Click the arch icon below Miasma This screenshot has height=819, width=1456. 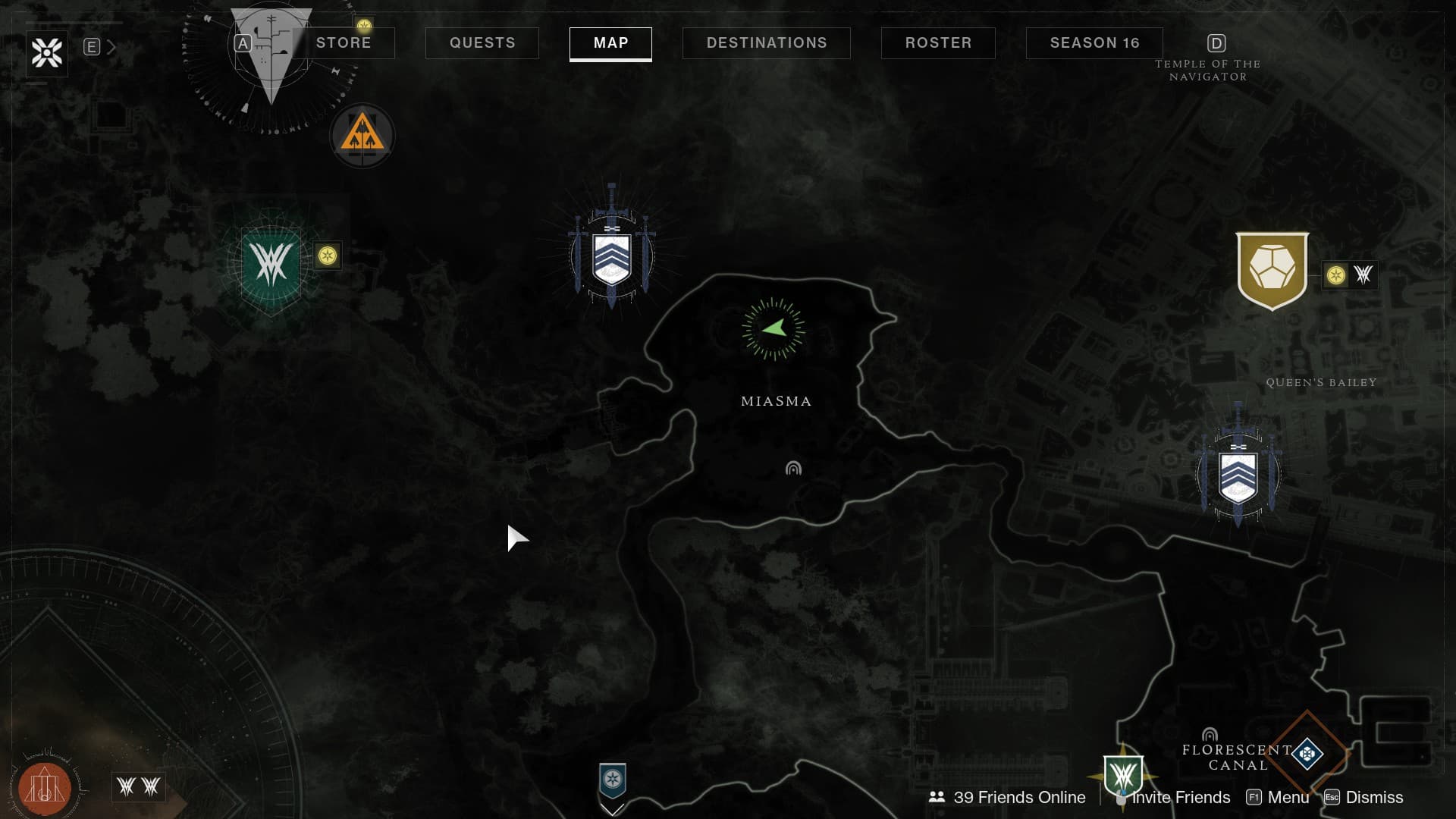(793, 469)
